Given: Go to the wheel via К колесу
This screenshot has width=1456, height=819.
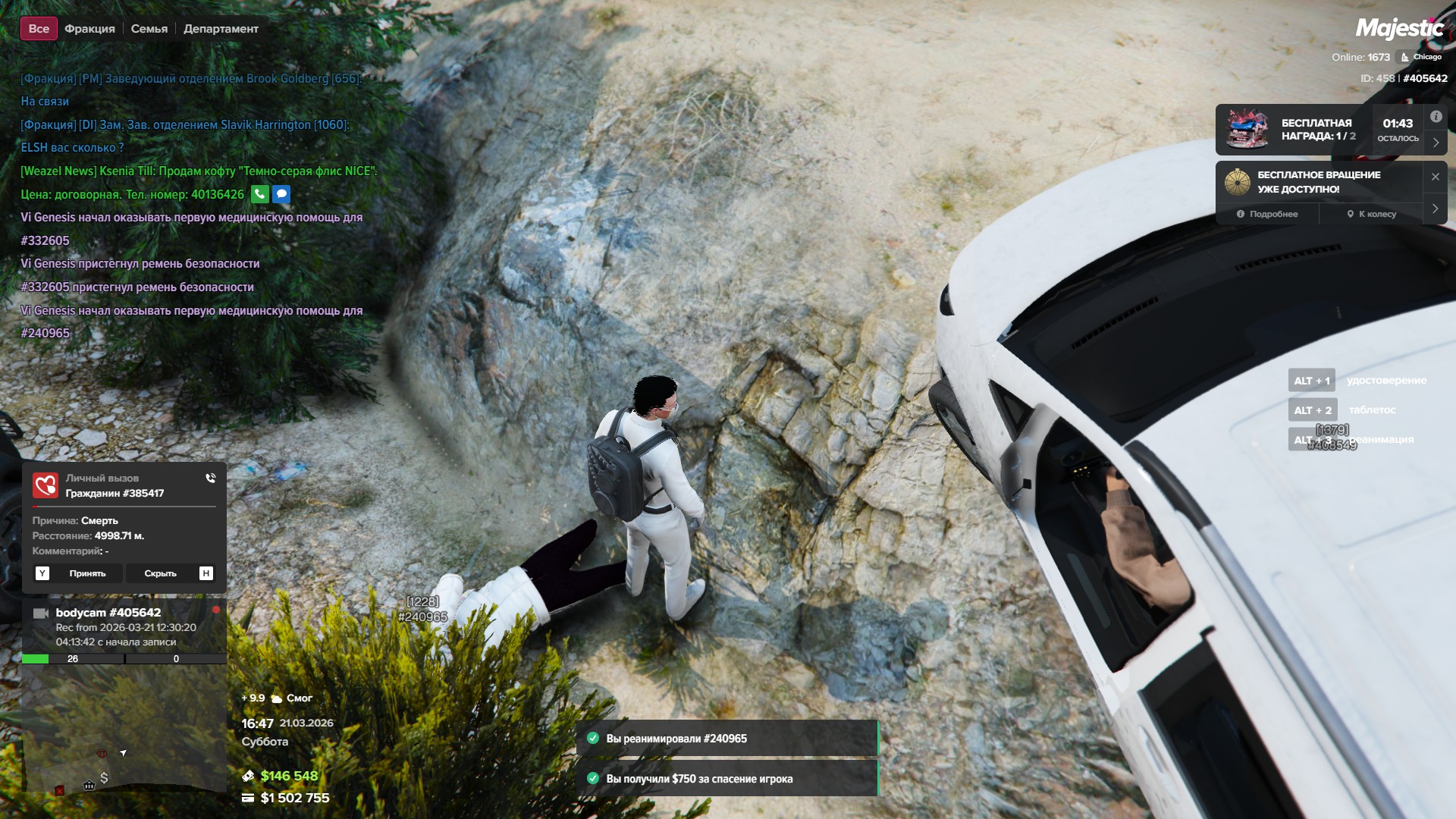Looking at the screenshot, I should coord(1371,214).
